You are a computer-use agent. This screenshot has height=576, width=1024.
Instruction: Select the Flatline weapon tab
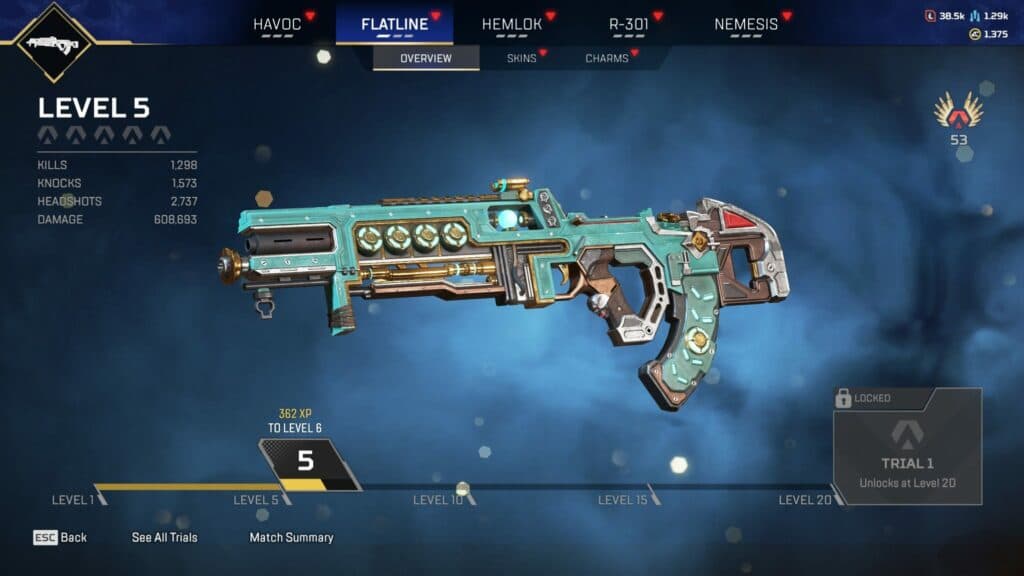(394, 24)
